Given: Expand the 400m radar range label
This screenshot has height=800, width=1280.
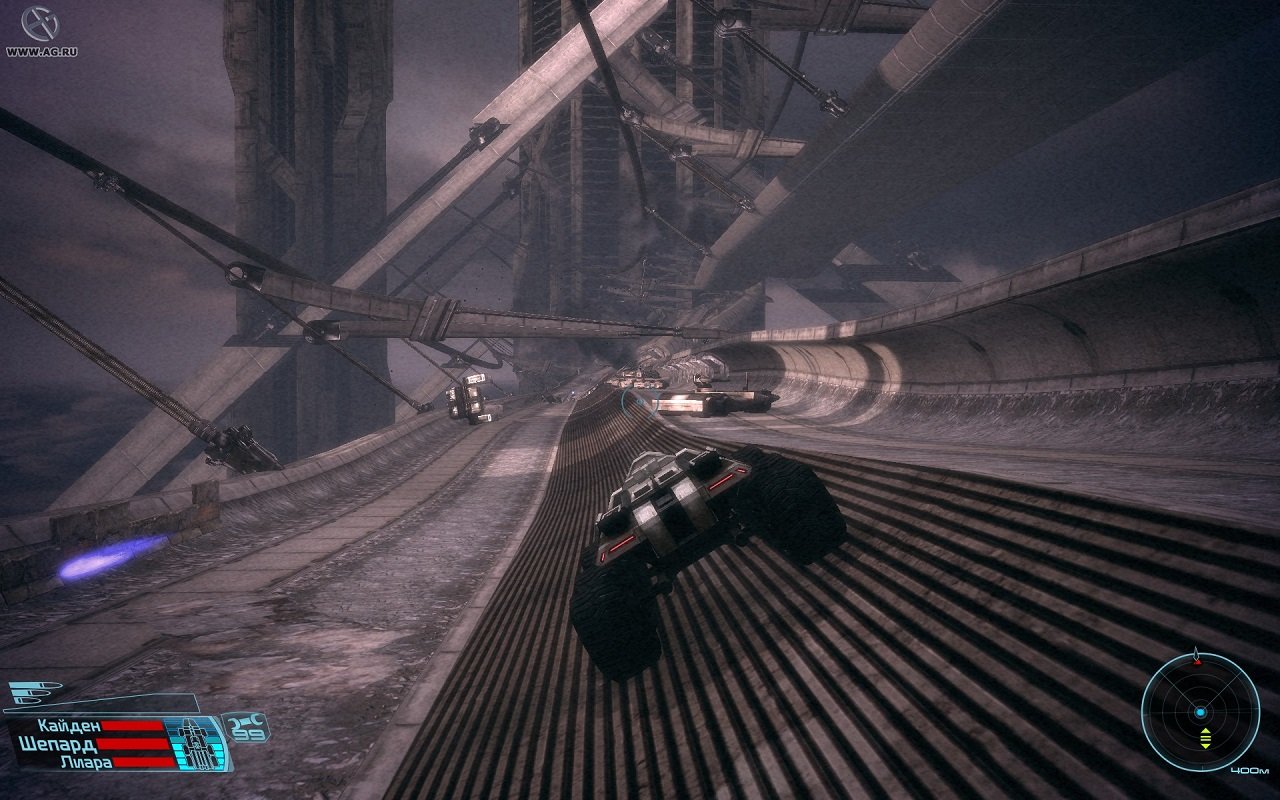Looking at the screenshot, I should tap(1250, 770).
